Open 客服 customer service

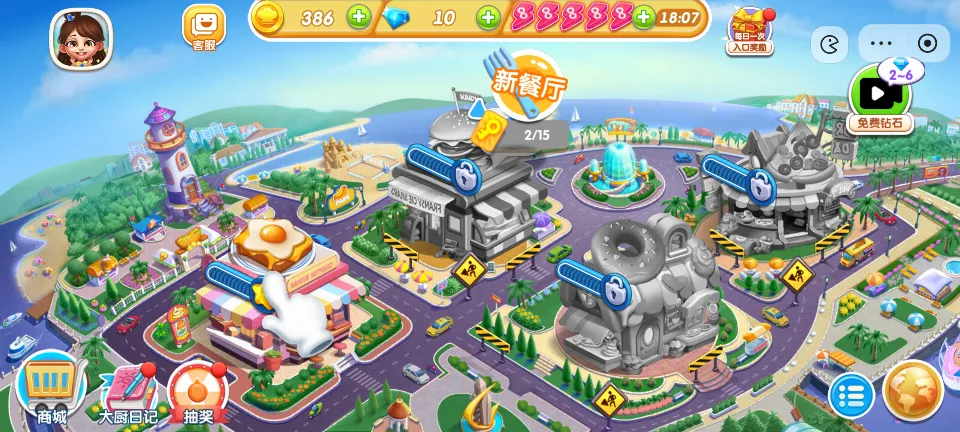point(203,27)
